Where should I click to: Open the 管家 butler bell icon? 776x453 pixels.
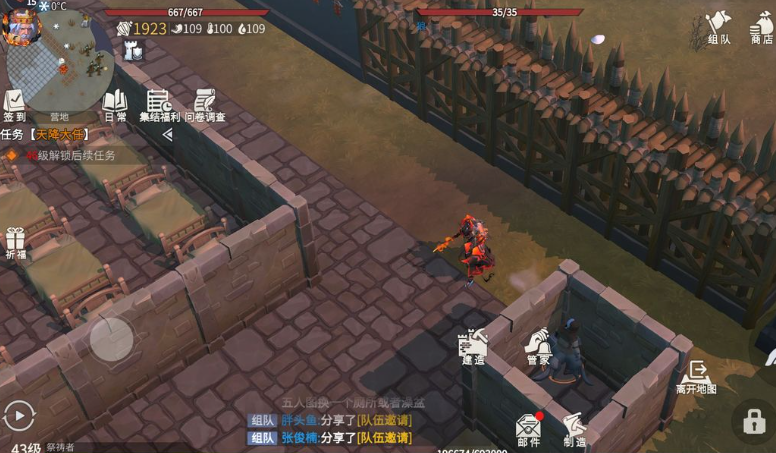click(538, 346)
